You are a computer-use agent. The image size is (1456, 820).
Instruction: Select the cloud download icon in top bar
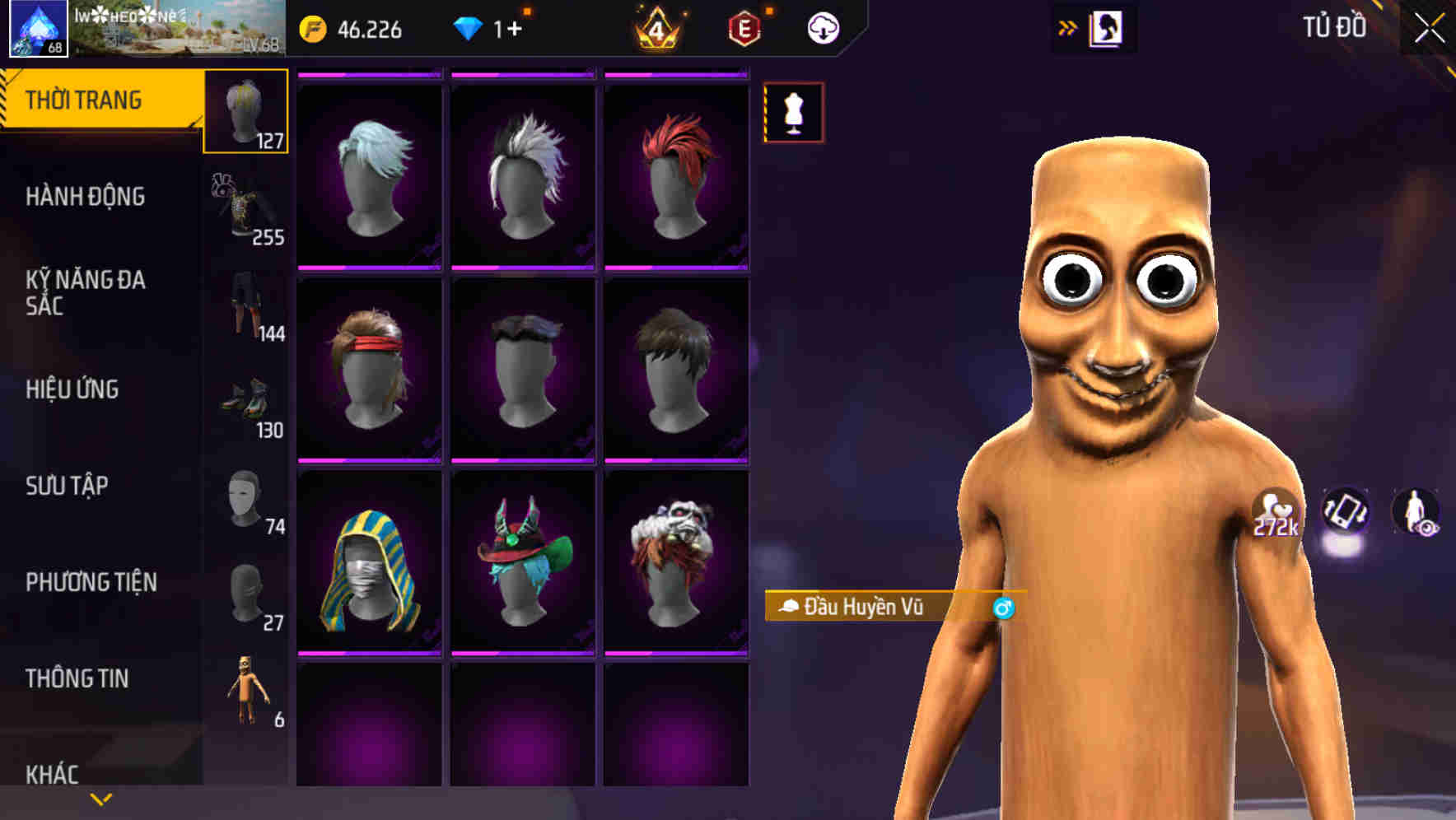(x=823, y=27)
